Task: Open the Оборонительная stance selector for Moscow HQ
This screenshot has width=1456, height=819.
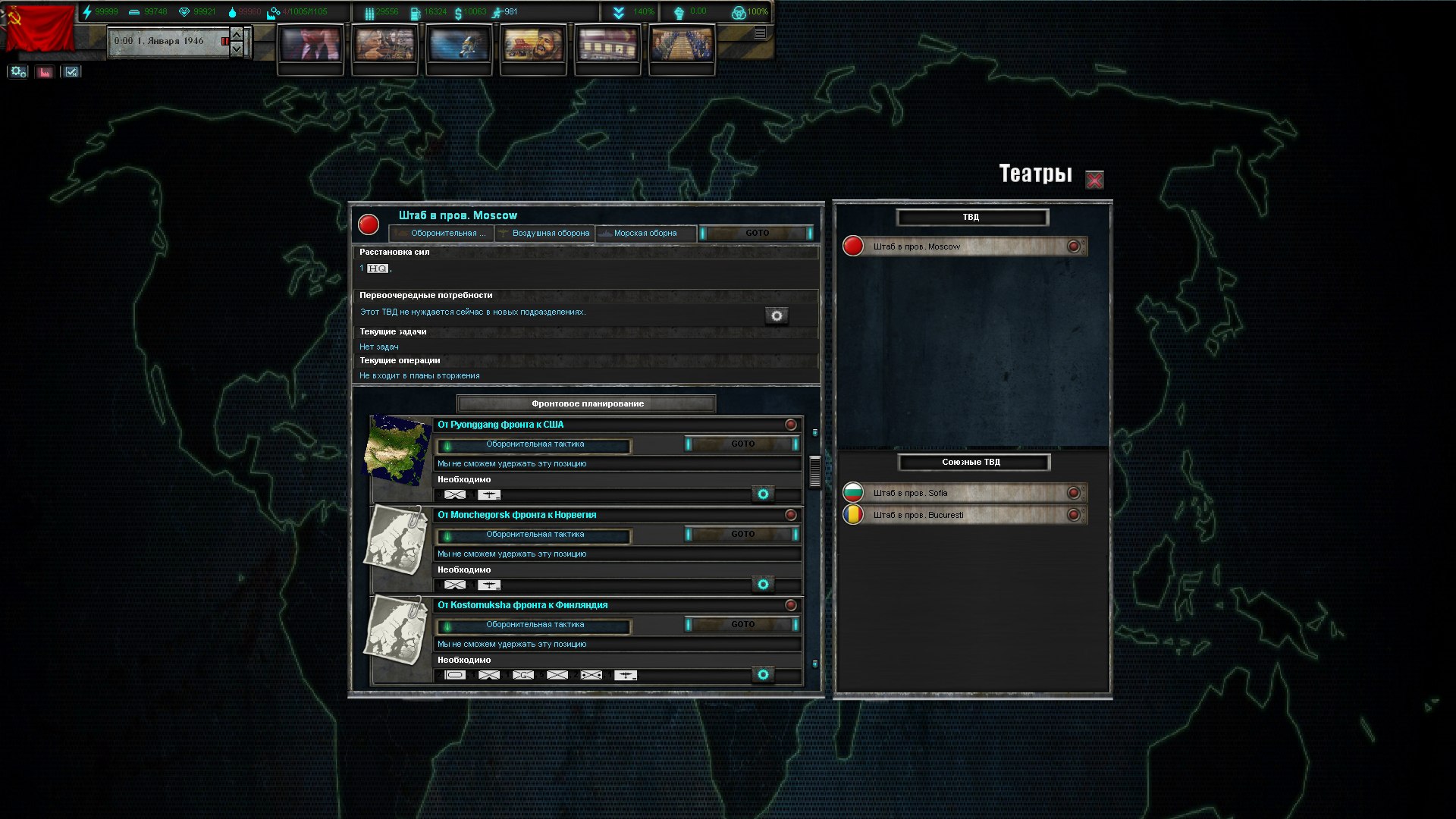Action: (x=443, y=234)
